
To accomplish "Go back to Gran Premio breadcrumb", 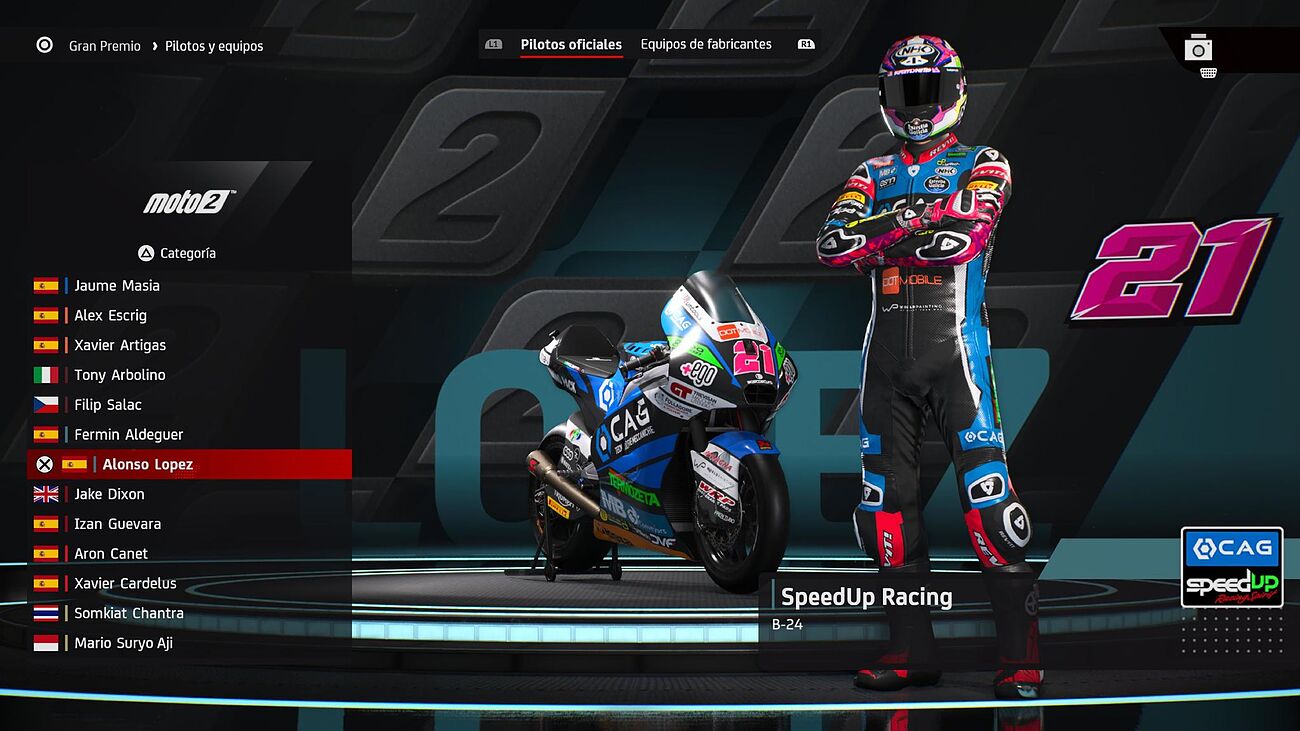I will point(104,46).
